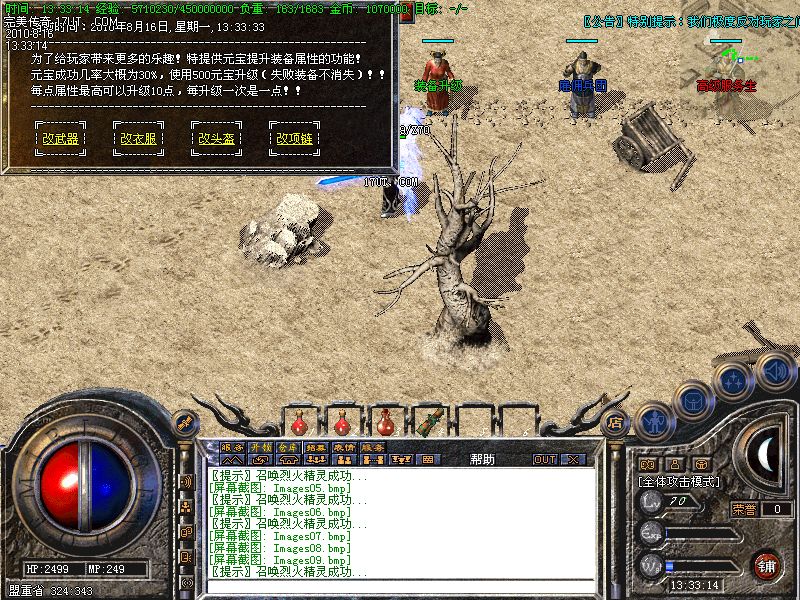This screenshot has height=600, width=800.
Task: Select the 表情 emotes tab
Action: click(x=344, y=447)
